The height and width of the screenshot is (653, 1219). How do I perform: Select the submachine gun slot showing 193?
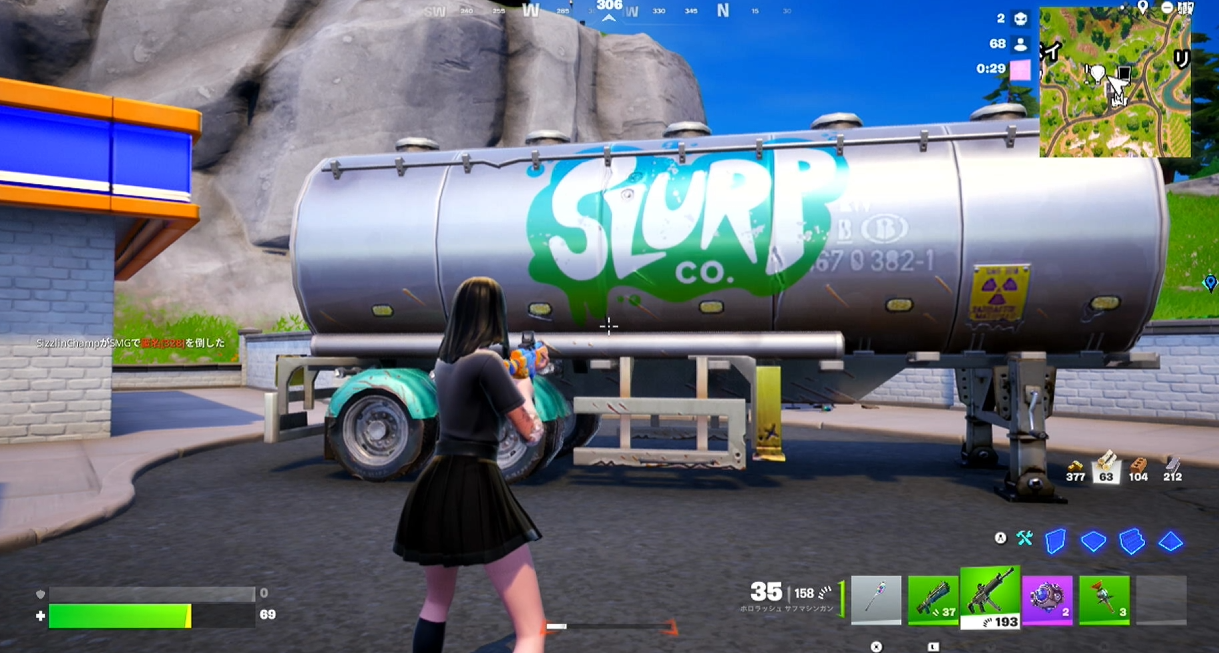[990, 598]
